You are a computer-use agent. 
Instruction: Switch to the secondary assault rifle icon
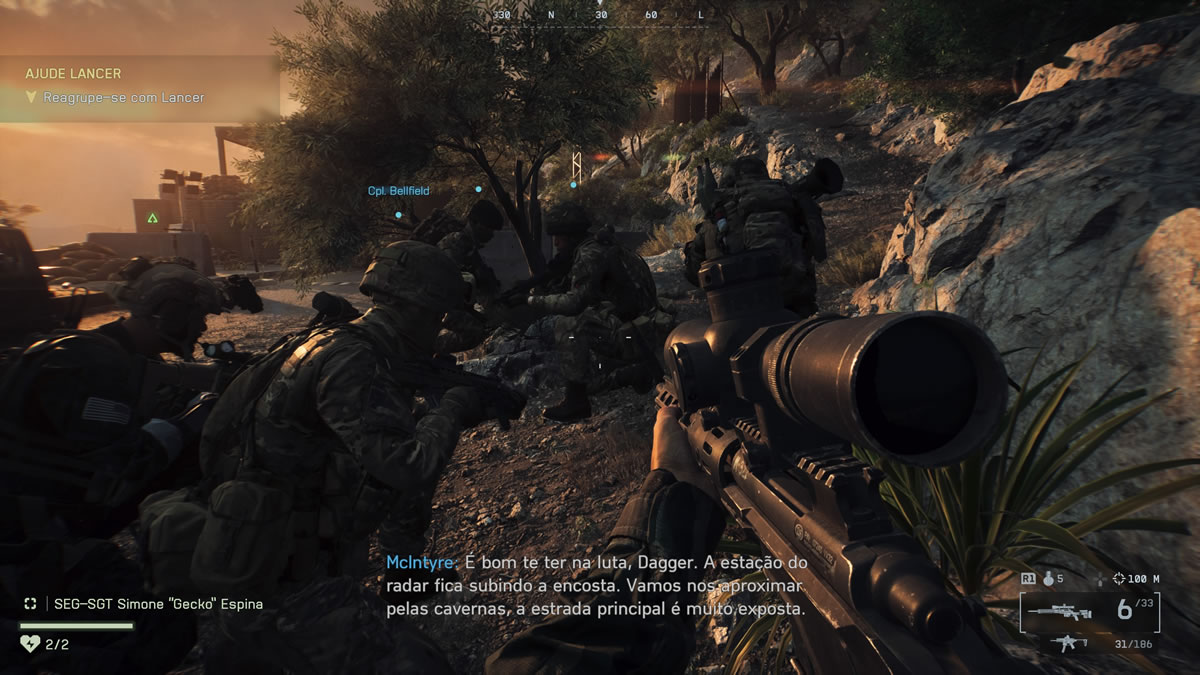coord(1069,643)
